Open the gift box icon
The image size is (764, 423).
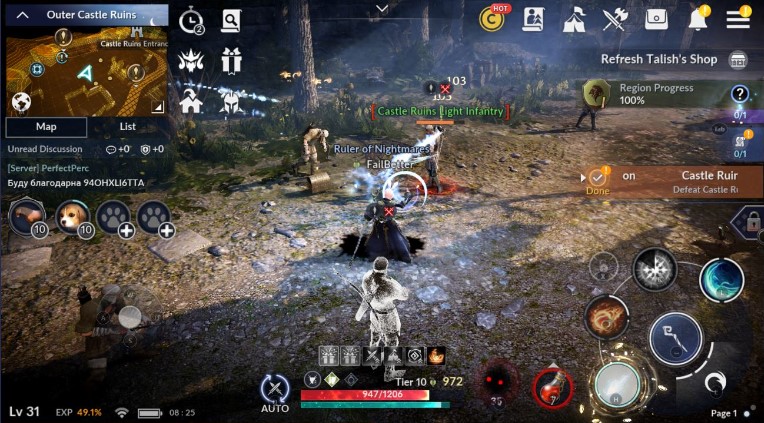point(232,58)
